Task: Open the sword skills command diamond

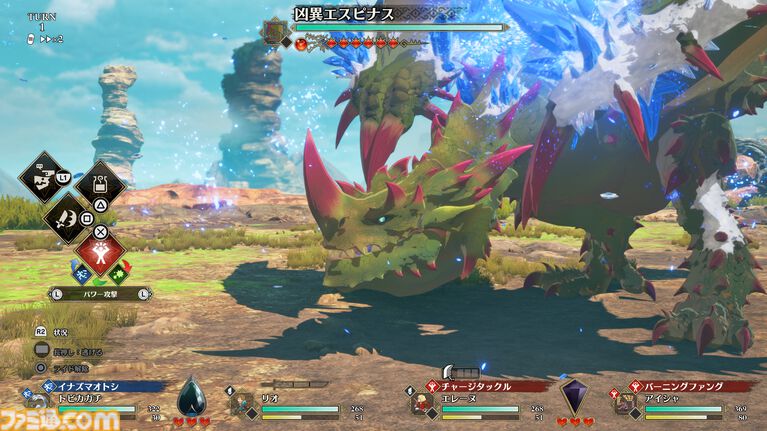Action: (x=70, y=214)
